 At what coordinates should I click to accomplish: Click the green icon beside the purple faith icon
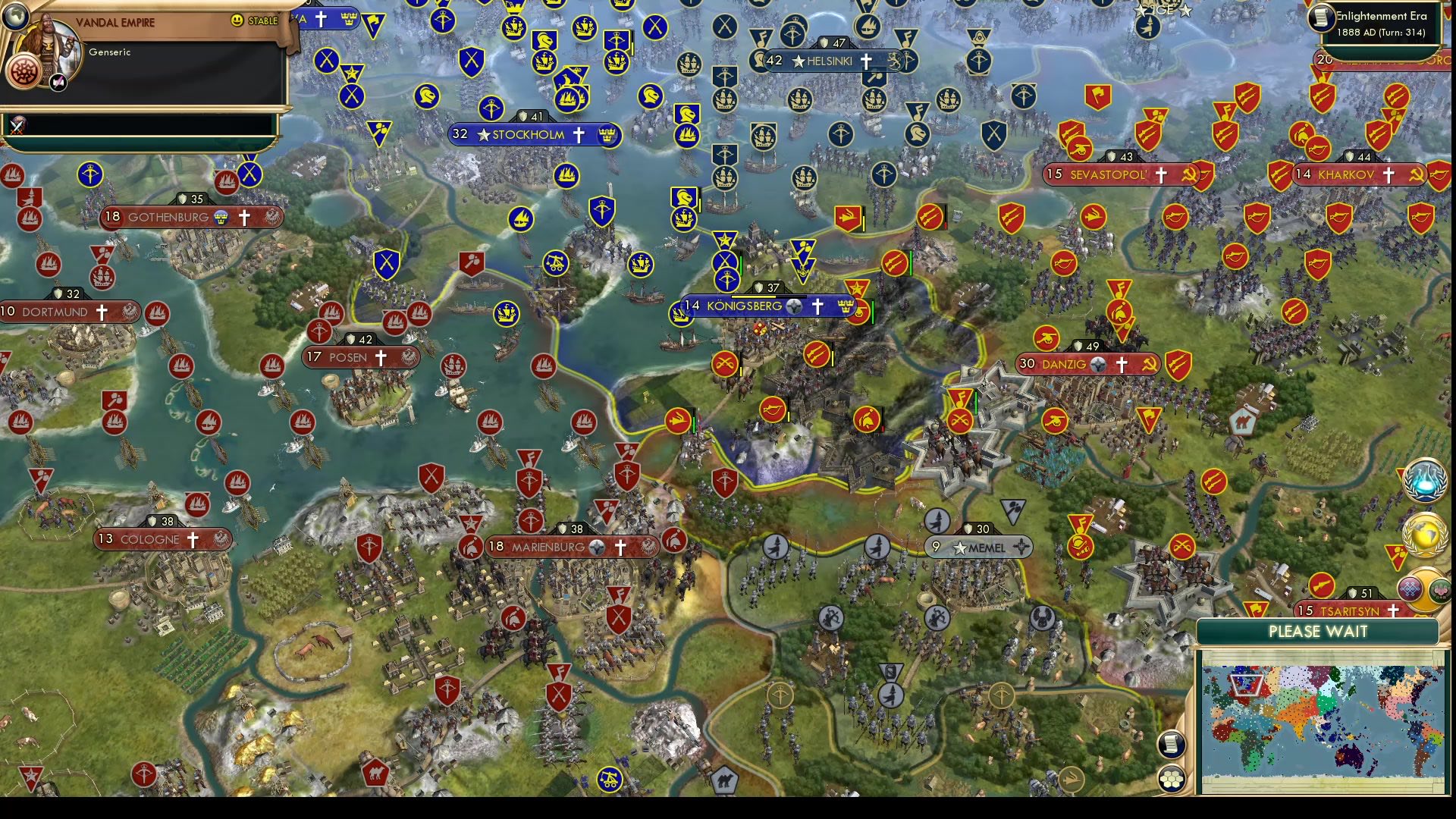[1440, 589]
